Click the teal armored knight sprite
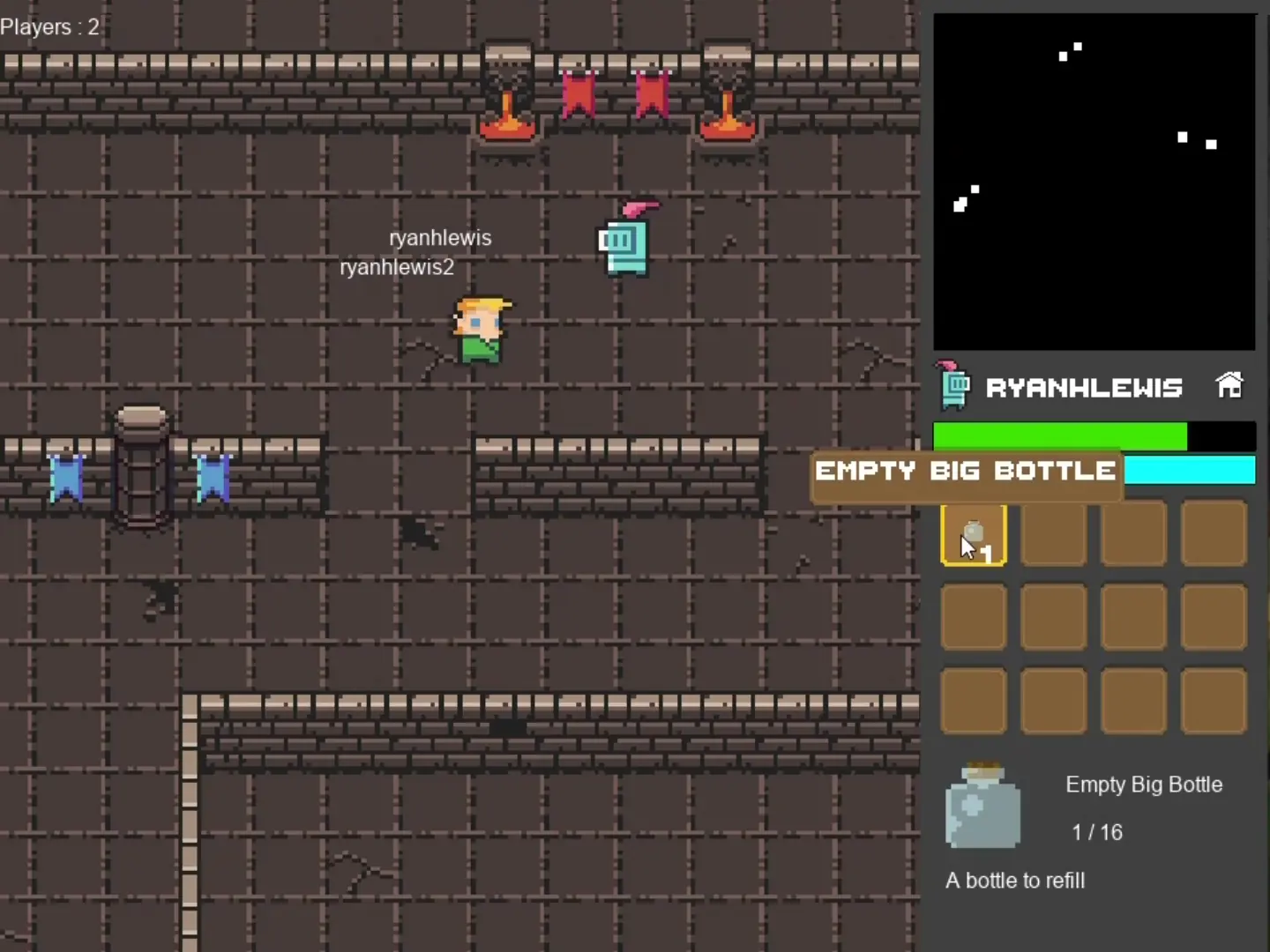1270x952 pixels. click(624, 244)
